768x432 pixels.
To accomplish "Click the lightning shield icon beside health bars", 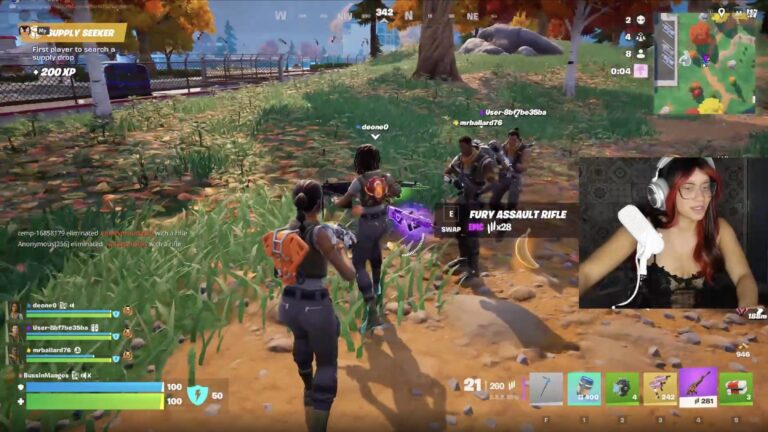I will [197, 394].
